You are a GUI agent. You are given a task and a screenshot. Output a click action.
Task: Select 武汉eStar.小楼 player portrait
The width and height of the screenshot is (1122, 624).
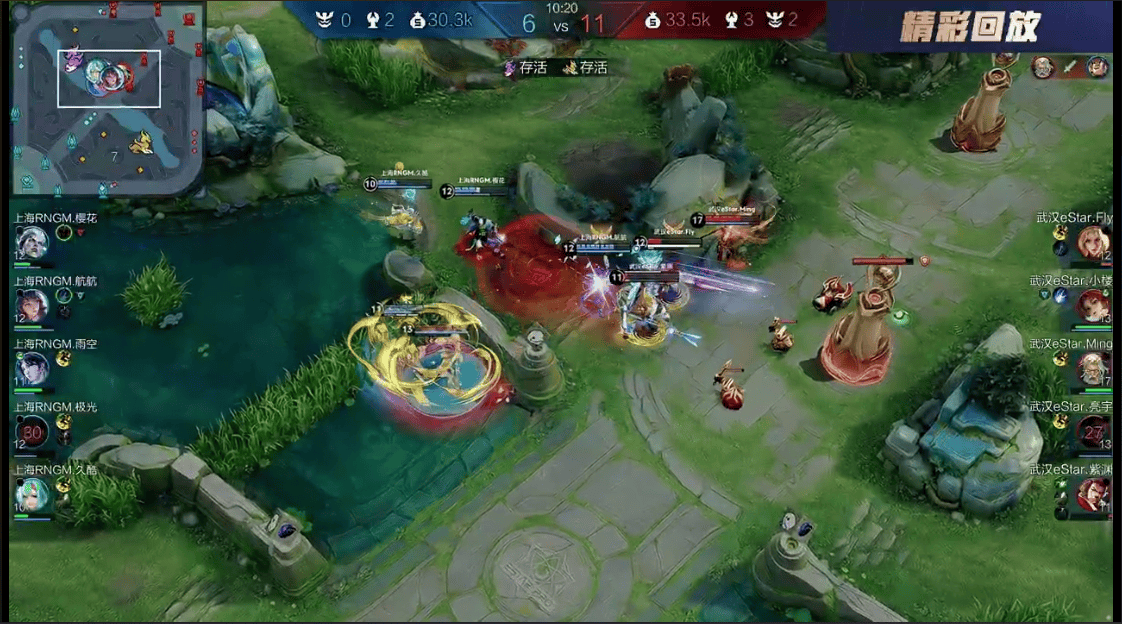[1093, 305]
